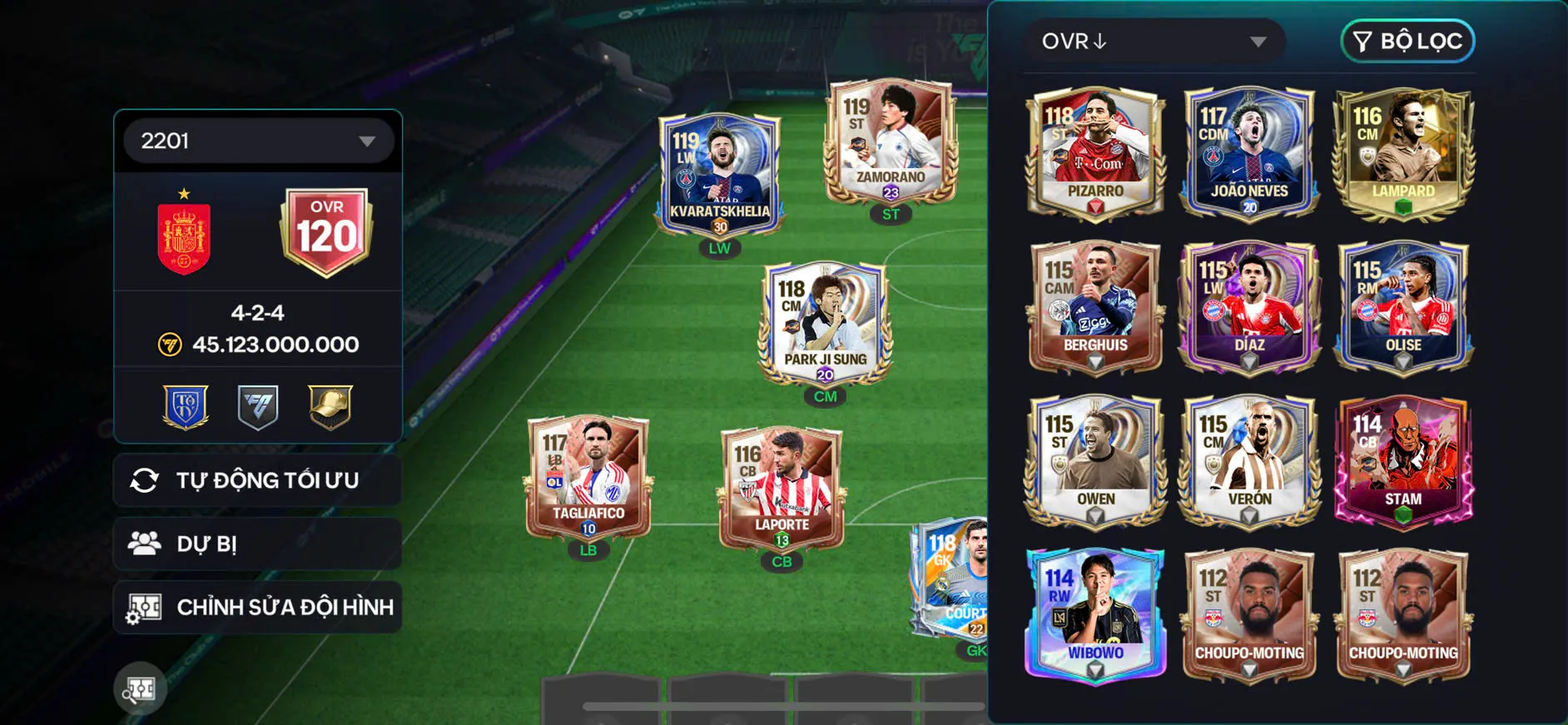Image resolution: width=1568 pixels, height=725 pixels.
Task: Select the Owen 115 ST card
Action: (1095, 462)
